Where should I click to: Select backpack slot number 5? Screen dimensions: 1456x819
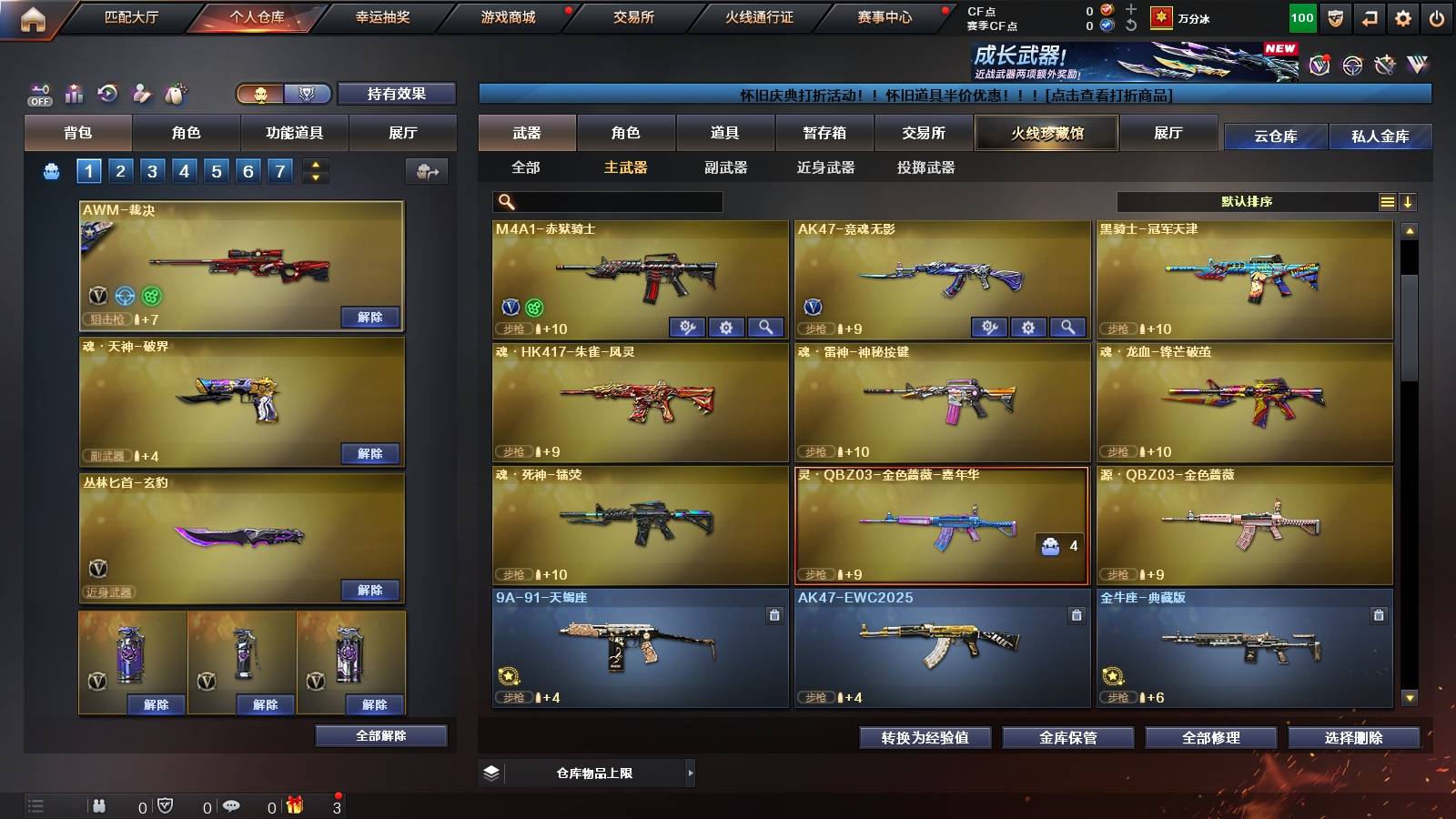[216, 170]
